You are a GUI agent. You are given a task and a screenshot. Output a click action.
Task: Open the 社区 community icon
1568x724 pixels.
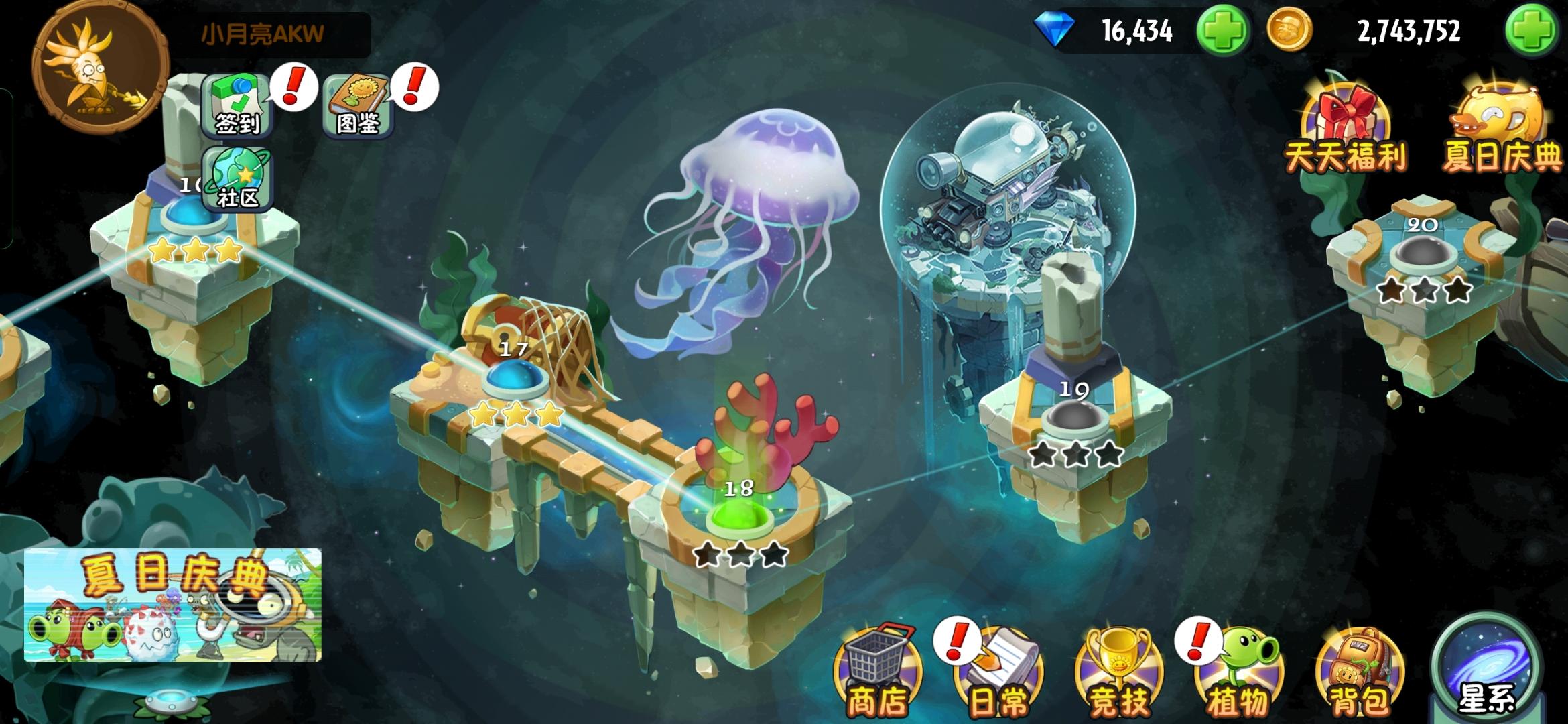[x=238, y=178]
